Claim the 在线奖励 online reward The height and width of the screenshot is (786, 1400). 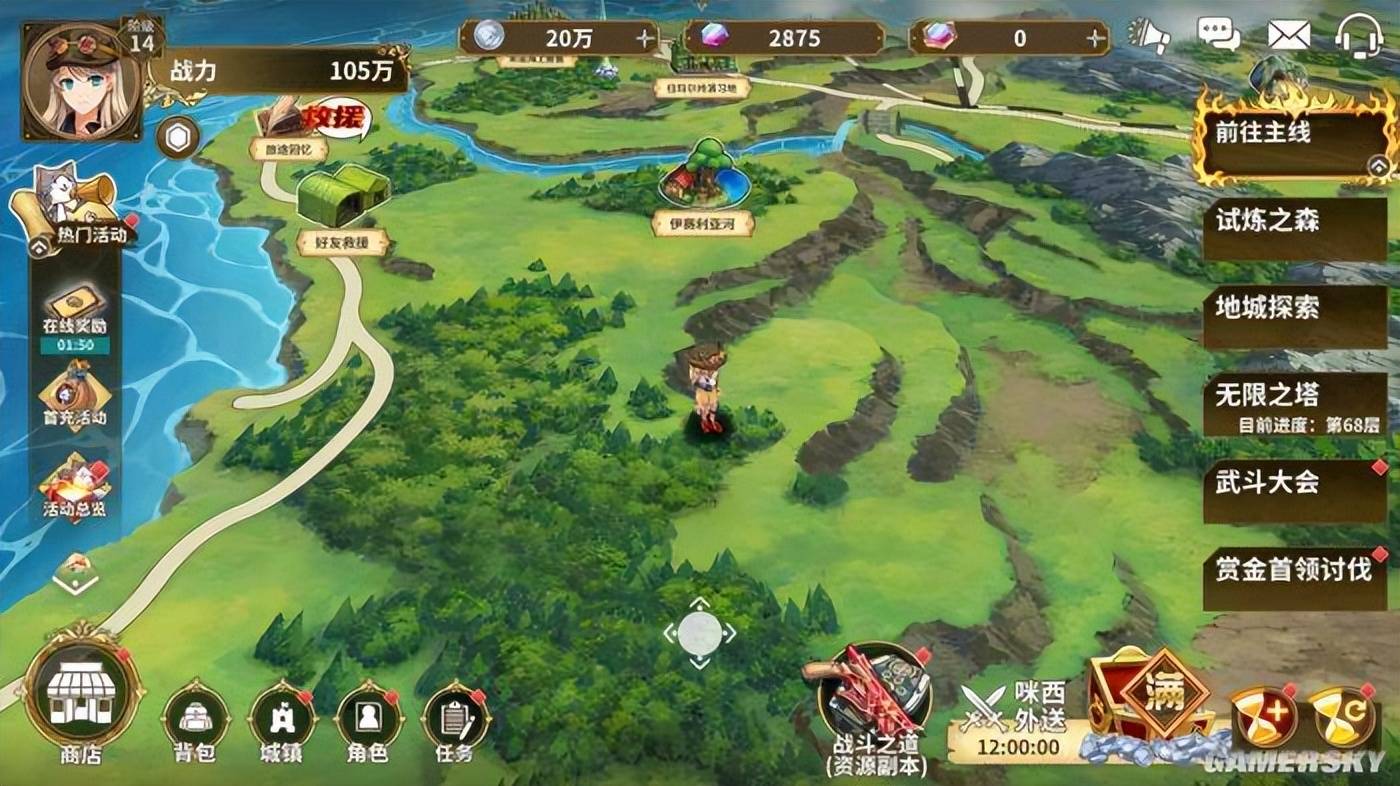75,312
